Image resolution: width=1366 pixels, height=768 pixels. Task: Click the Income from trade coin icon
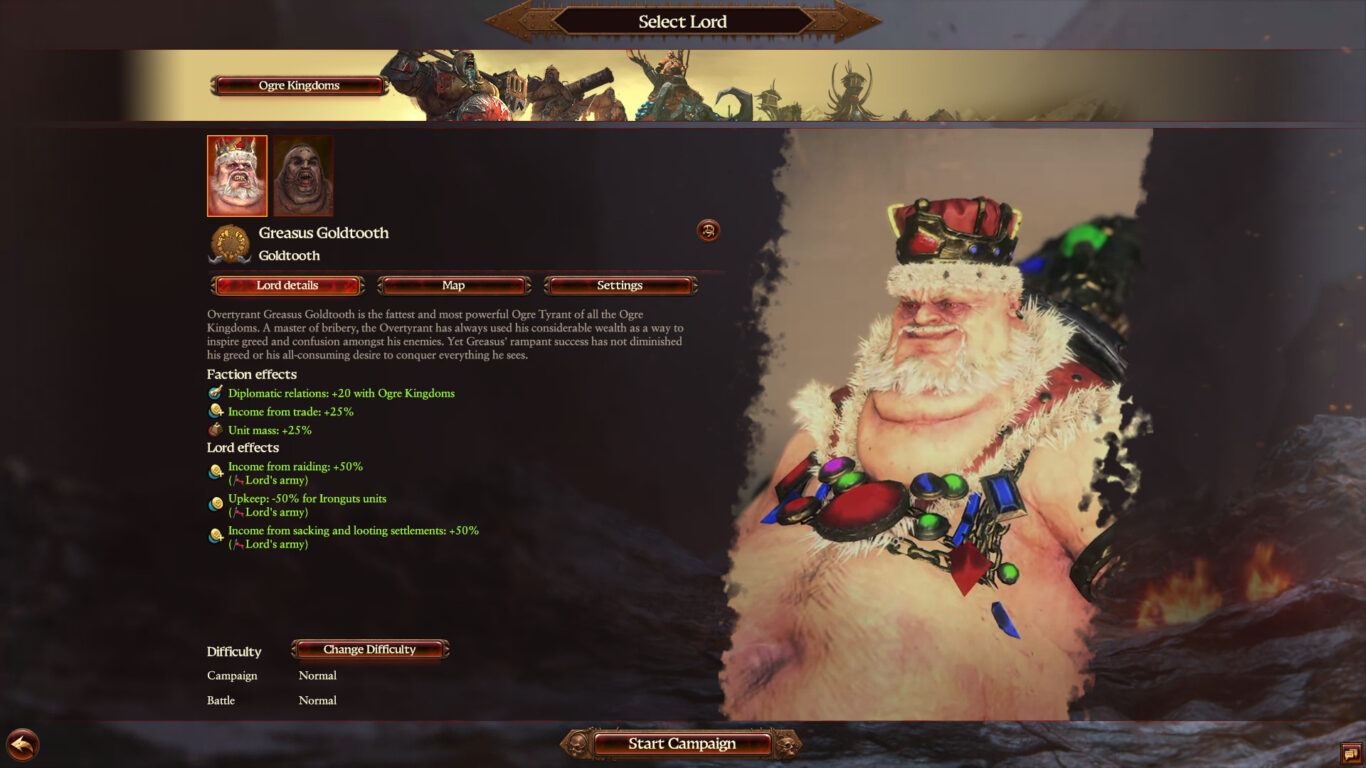click(213, 410)
